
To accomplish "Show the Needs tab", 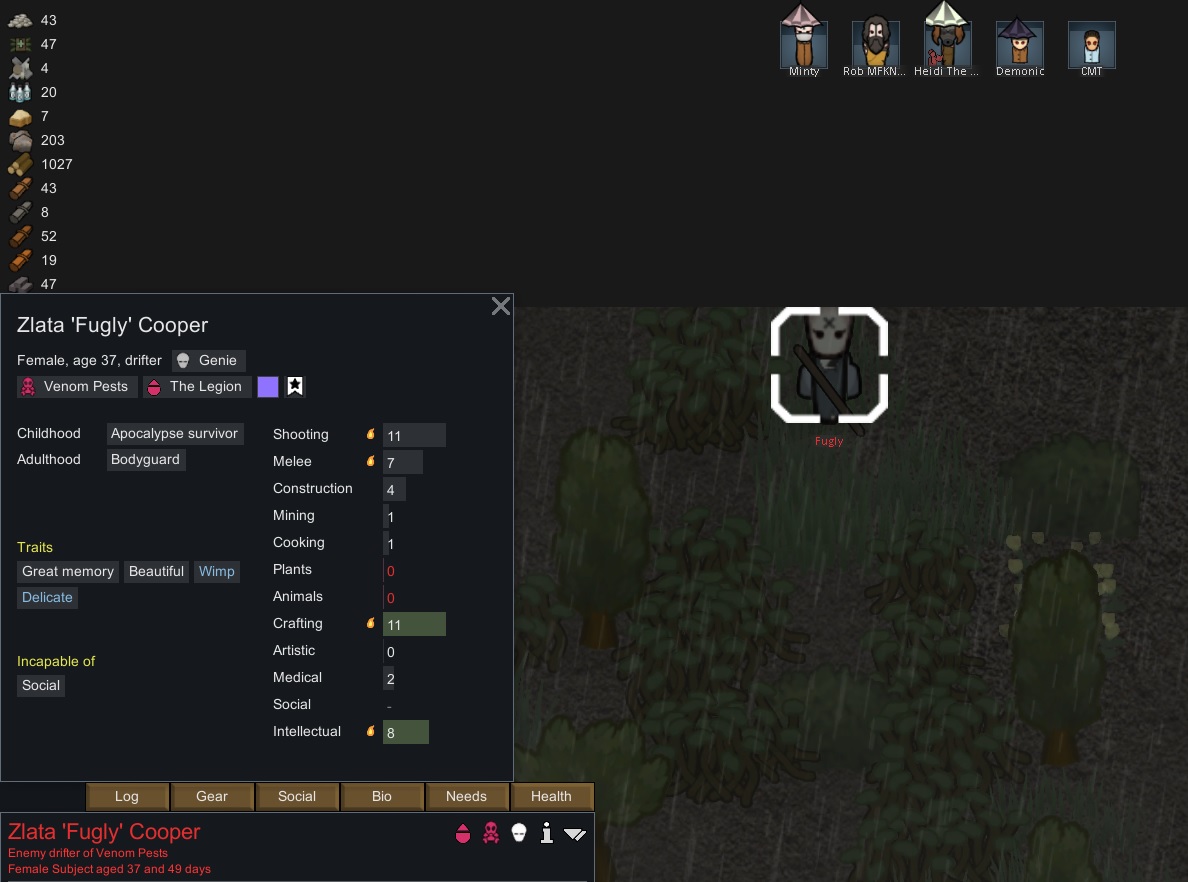I will [x=466, y=796].
